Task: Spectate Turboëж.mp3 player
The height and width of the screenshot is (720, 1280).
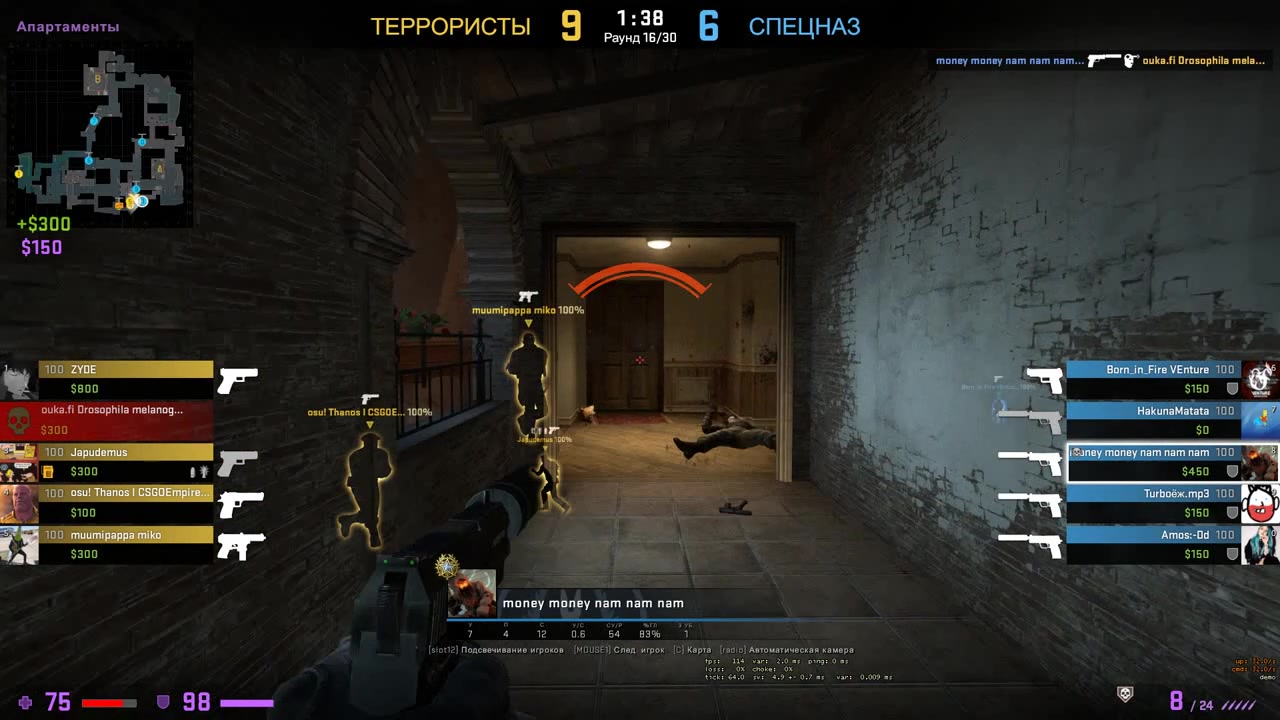Action: tap(1155, 503)
